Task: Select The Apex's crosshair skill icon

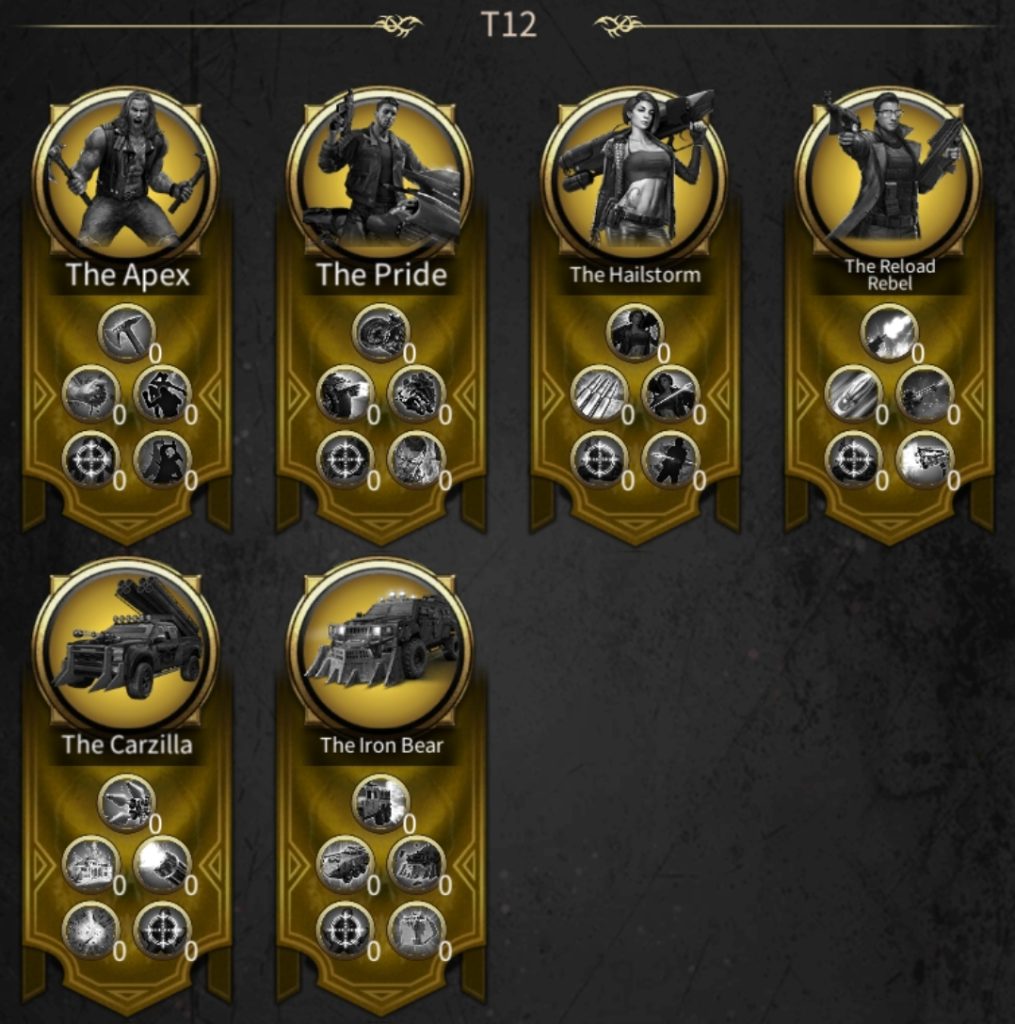Action: tap(90, 460)
